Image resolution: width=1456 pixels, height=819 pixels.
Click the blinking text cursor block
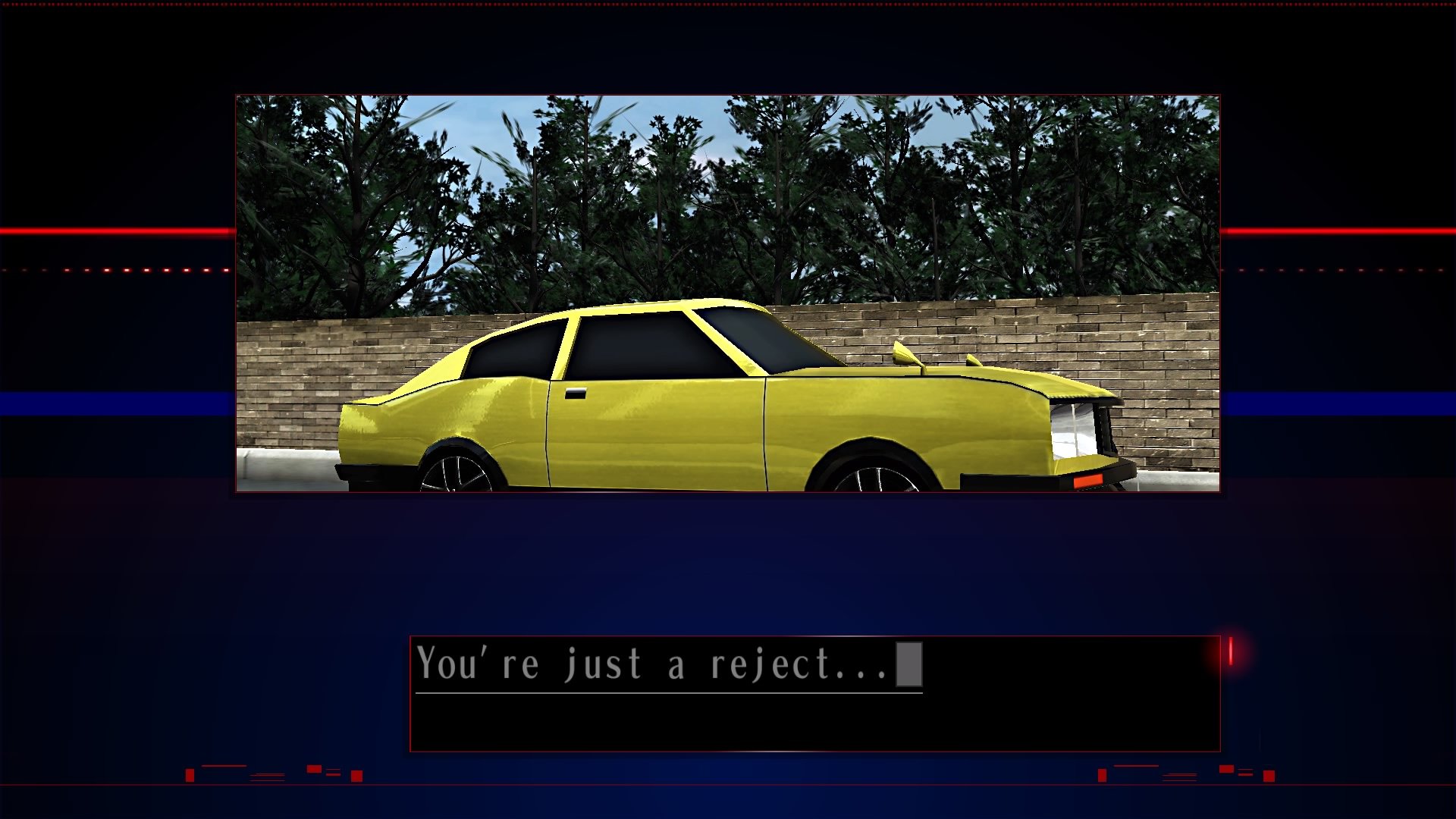[x=909, y=663]
